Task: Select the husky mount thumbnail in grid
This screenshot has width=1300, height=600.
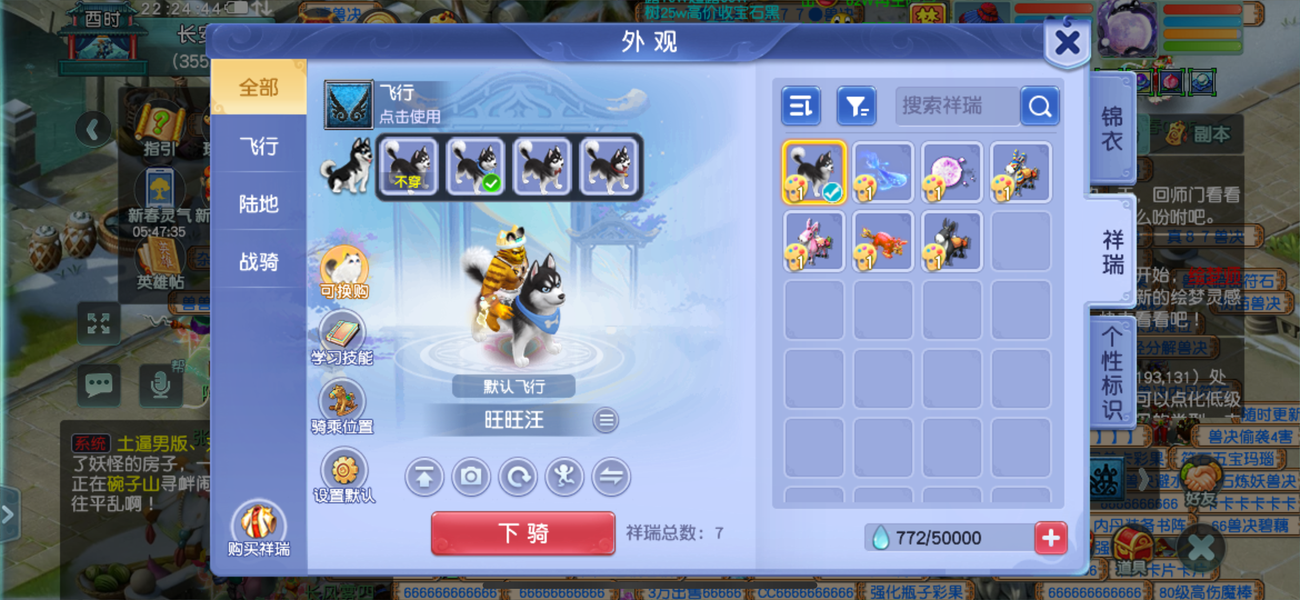Action: tap(814, 172)
